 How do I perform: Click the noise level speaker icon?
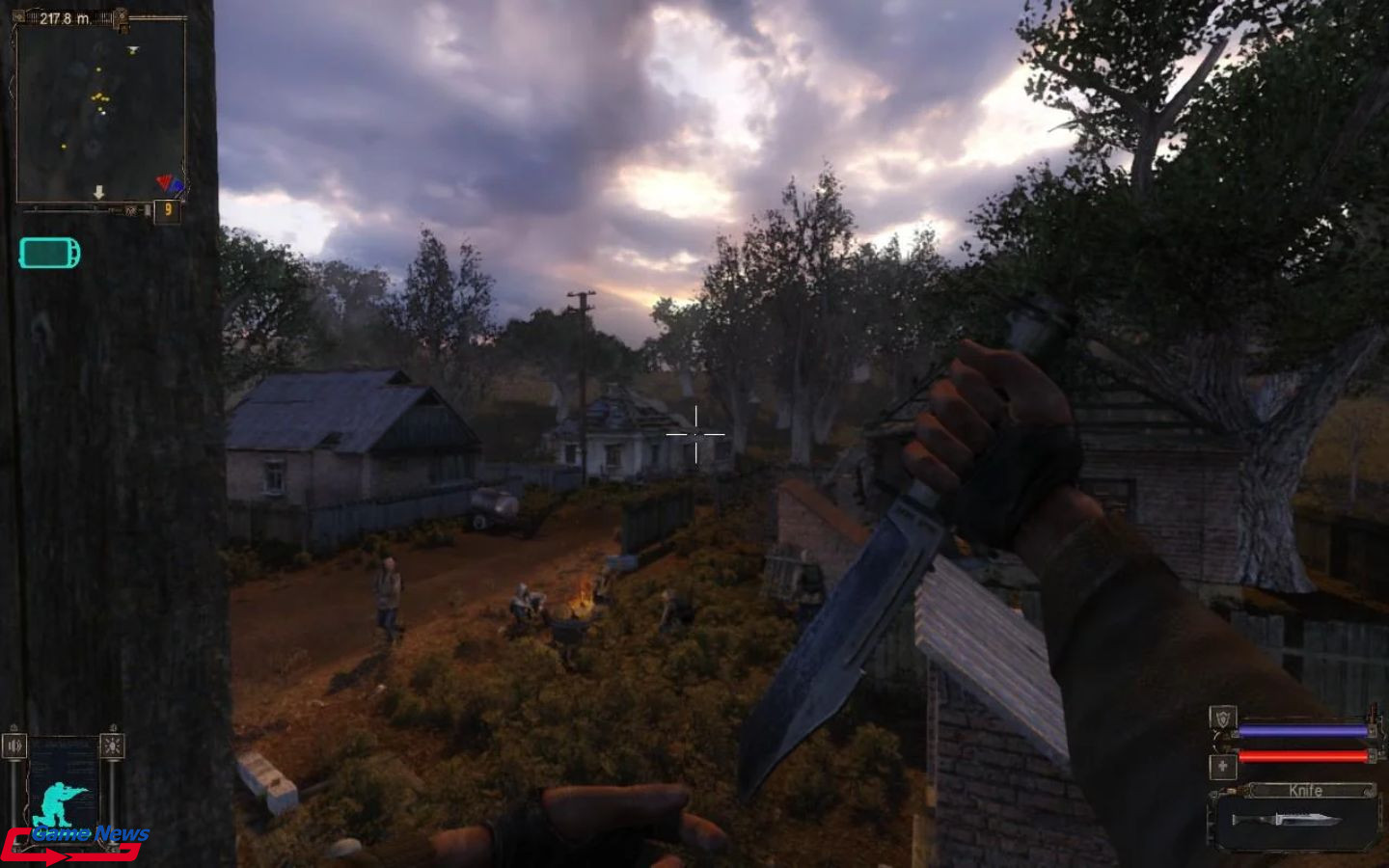pyautogui.click(x=14, y=746)
